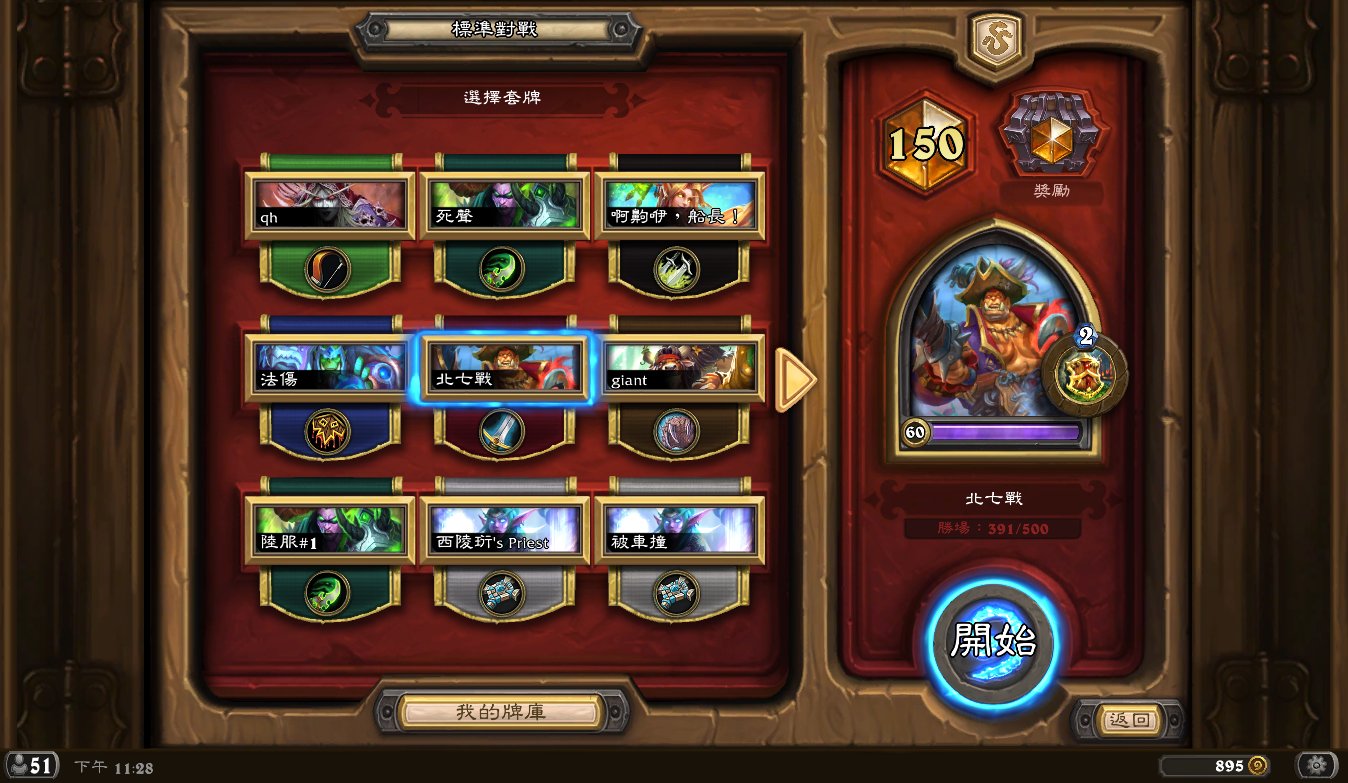Choose the 西陵珩's Priest deck
This screenshot has height=783, width=1348.
pyautogui.click(x=504, y=530)
